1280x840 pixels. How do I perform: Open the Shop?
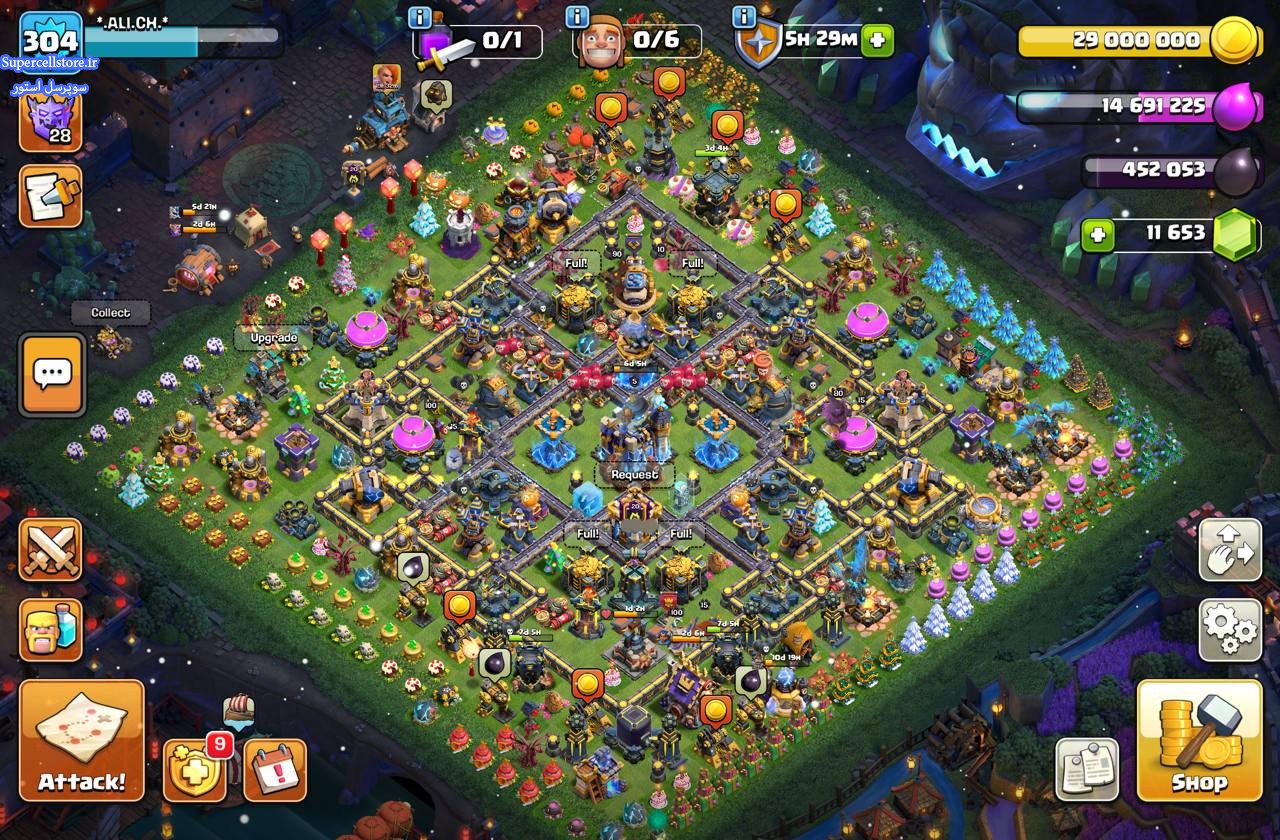tap(1199, 740)
